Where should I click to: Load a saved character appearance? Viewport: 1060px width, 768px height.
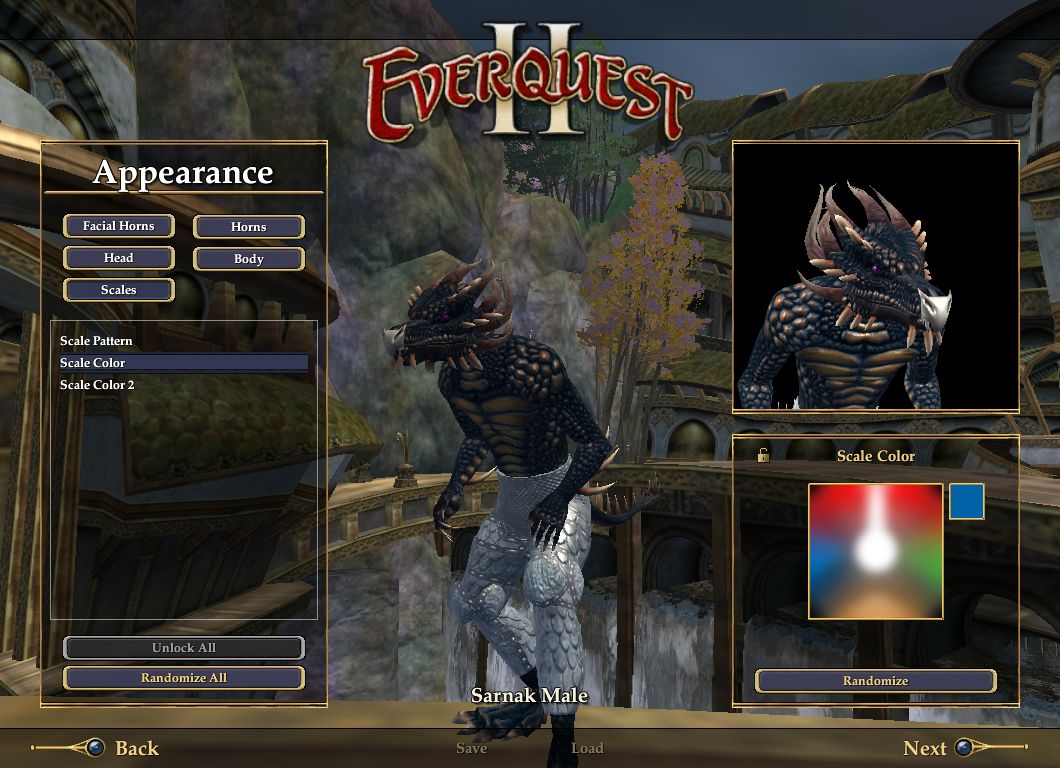(587, 748)
